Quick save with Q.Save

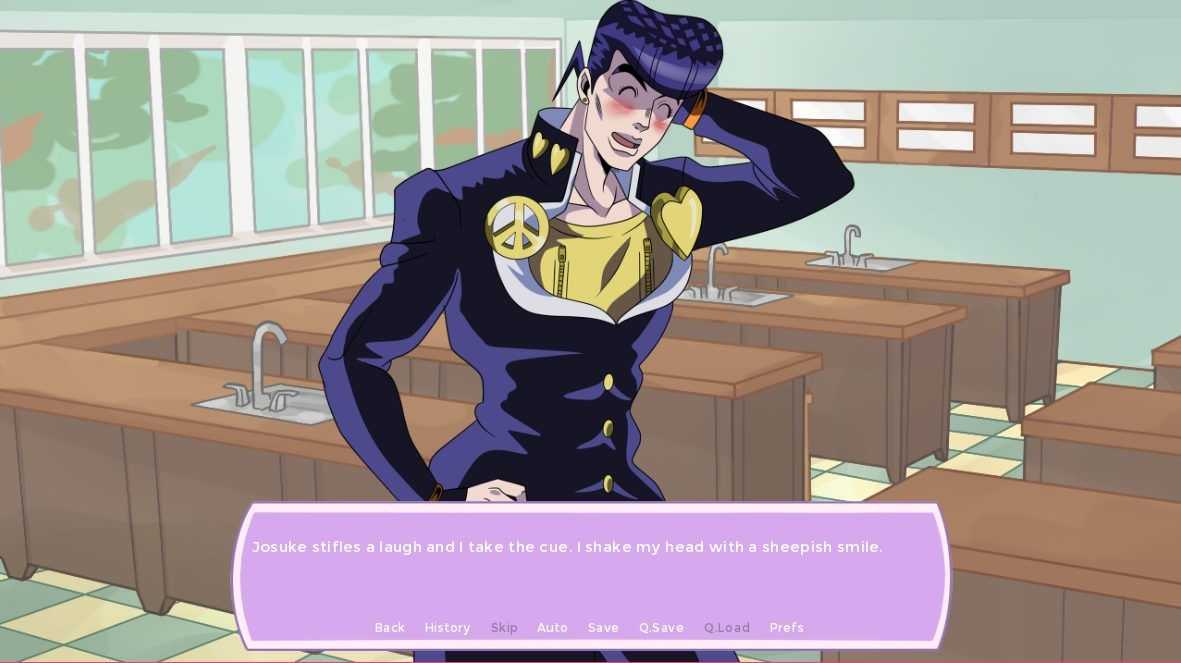(661, 628)
